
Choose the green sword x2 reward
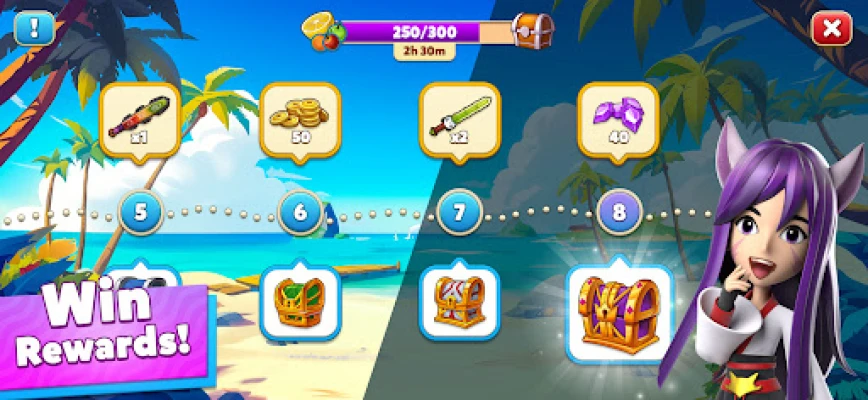[x=459, y=119]
